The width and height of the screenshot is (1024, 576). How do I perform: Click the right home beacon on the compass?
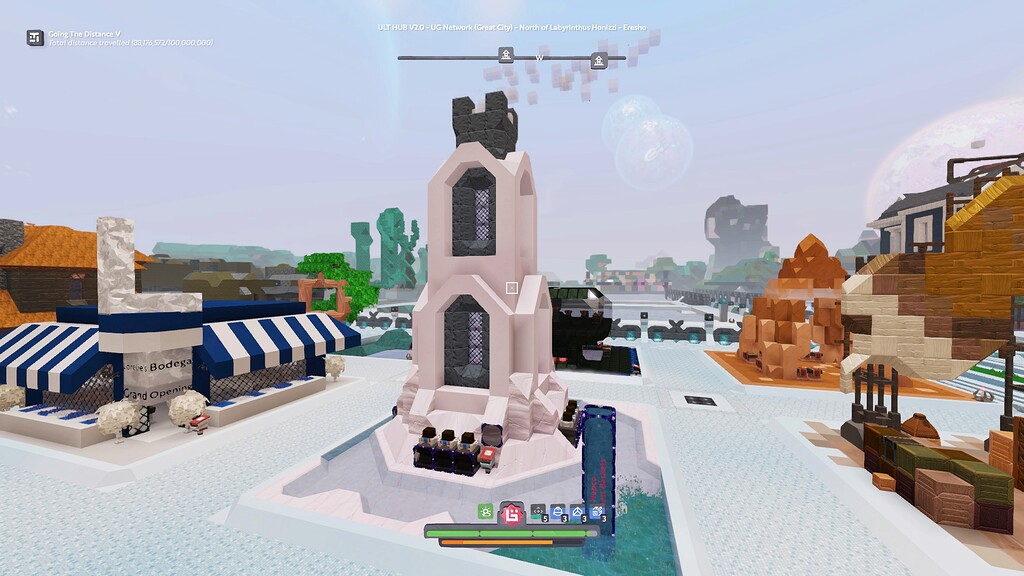(598, 61)
